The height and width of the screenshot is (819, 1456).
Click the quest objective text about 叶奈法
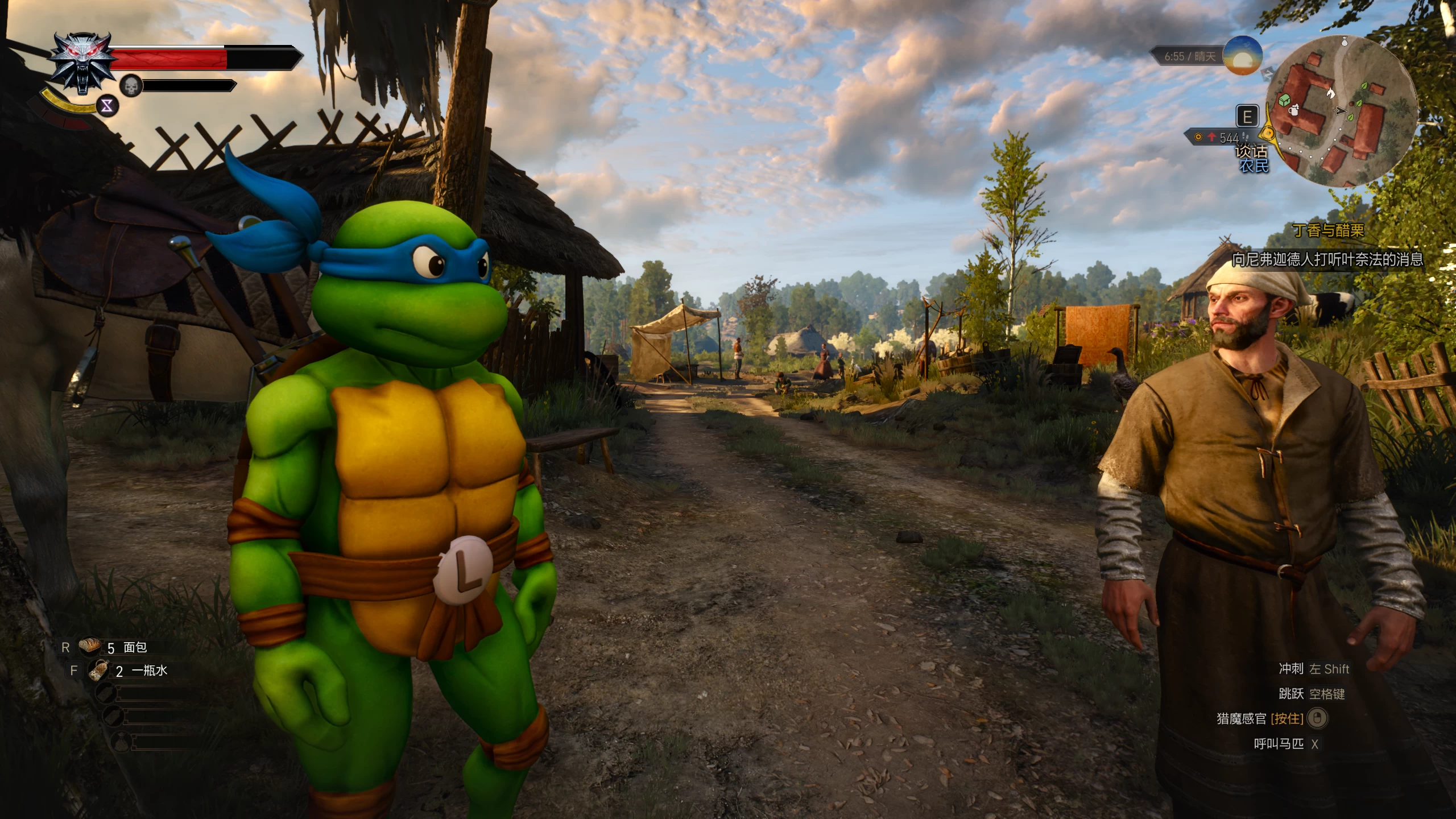pos(1327,259)
